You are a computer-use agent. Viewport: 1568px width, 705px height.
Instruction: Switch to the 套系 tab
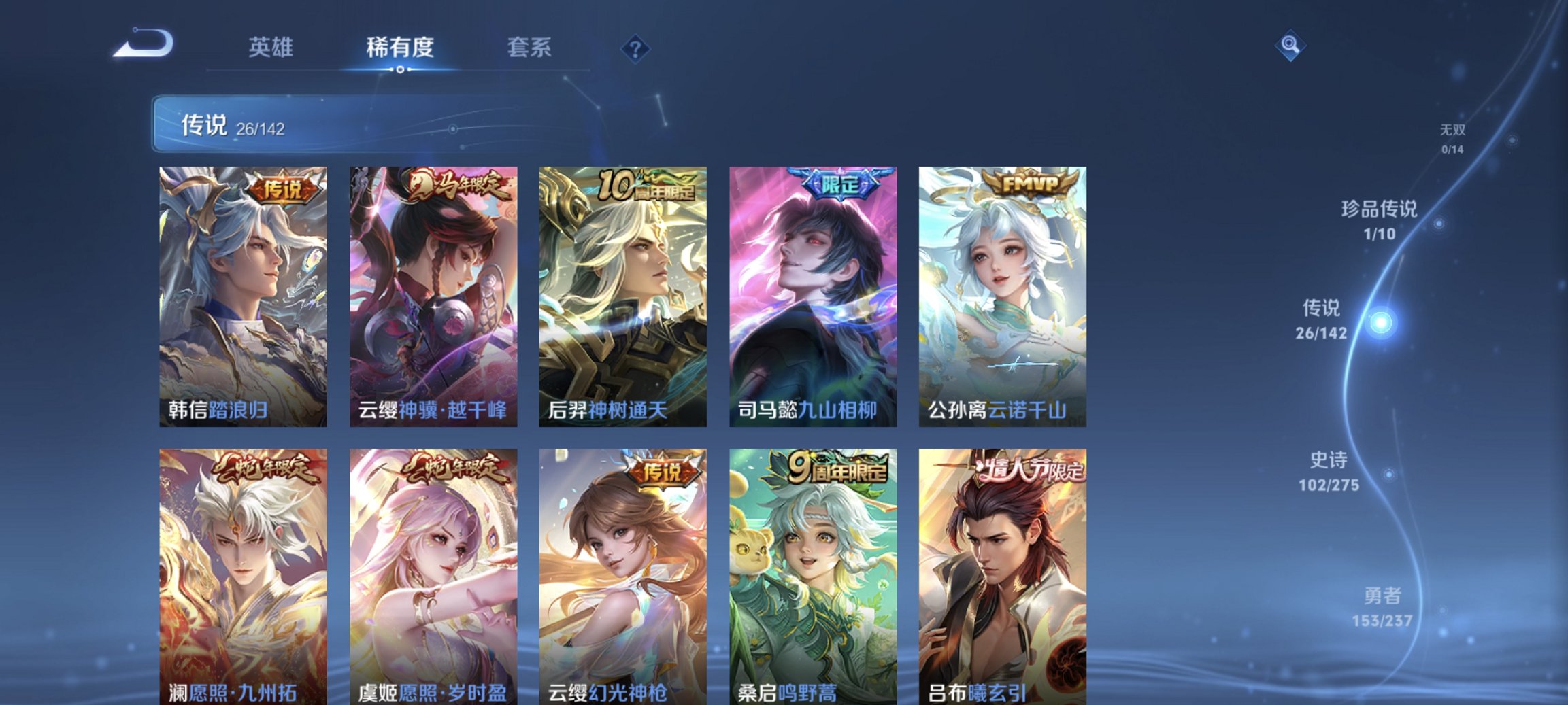pyautogui.click(x=529, y=48)
